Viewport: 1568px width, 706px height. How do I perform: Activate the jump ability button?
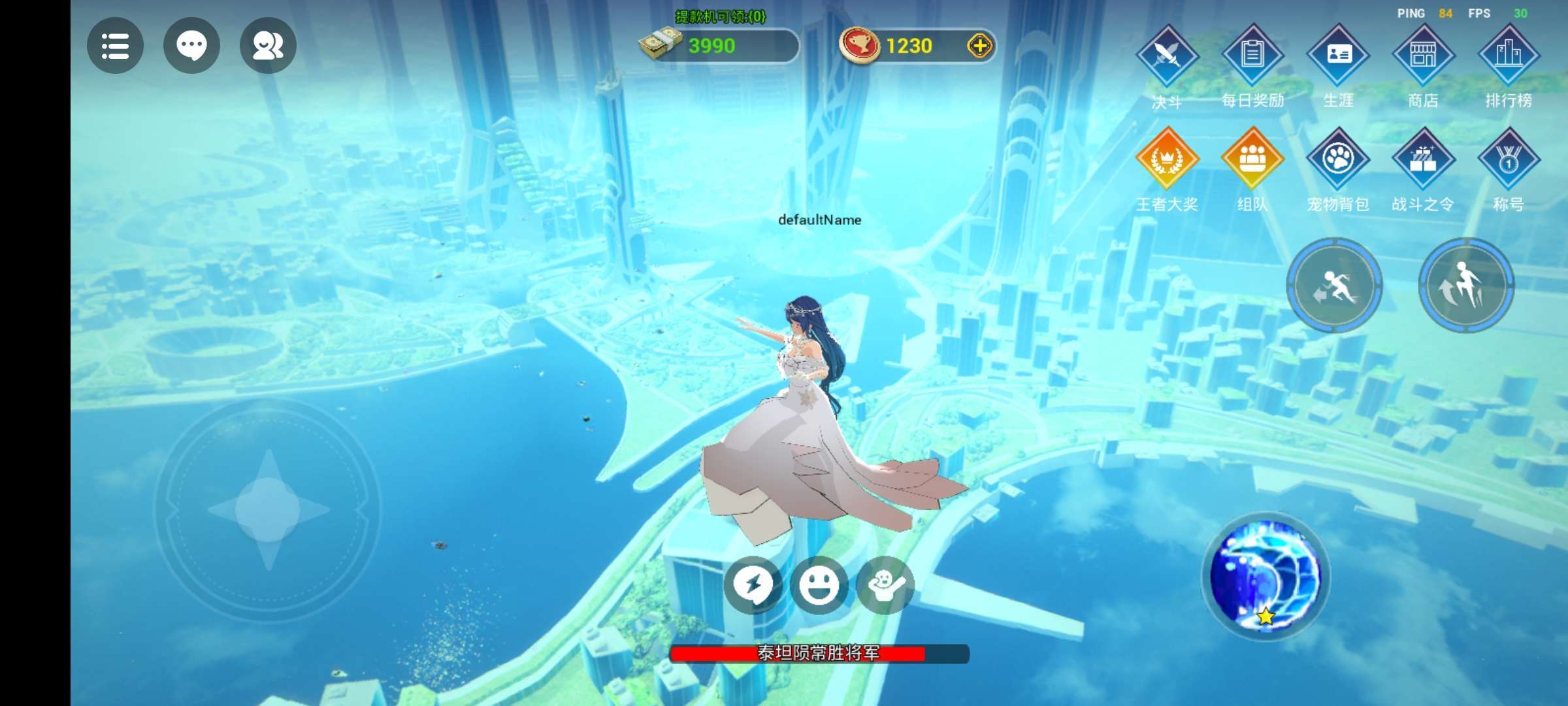coord(1466,286)
